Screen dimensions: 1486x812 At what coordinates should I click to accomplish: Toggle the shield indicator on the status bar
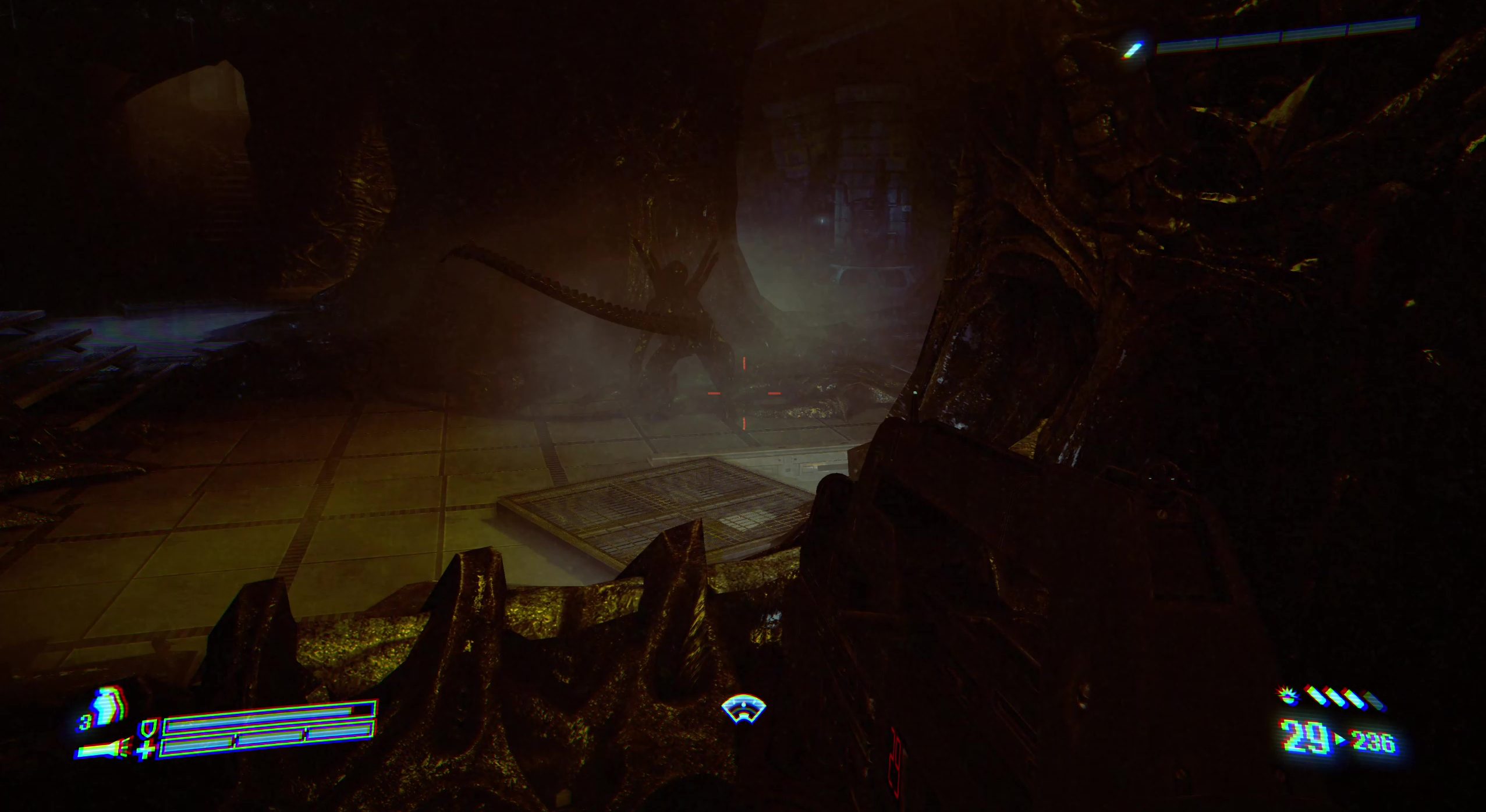[148, 729]
